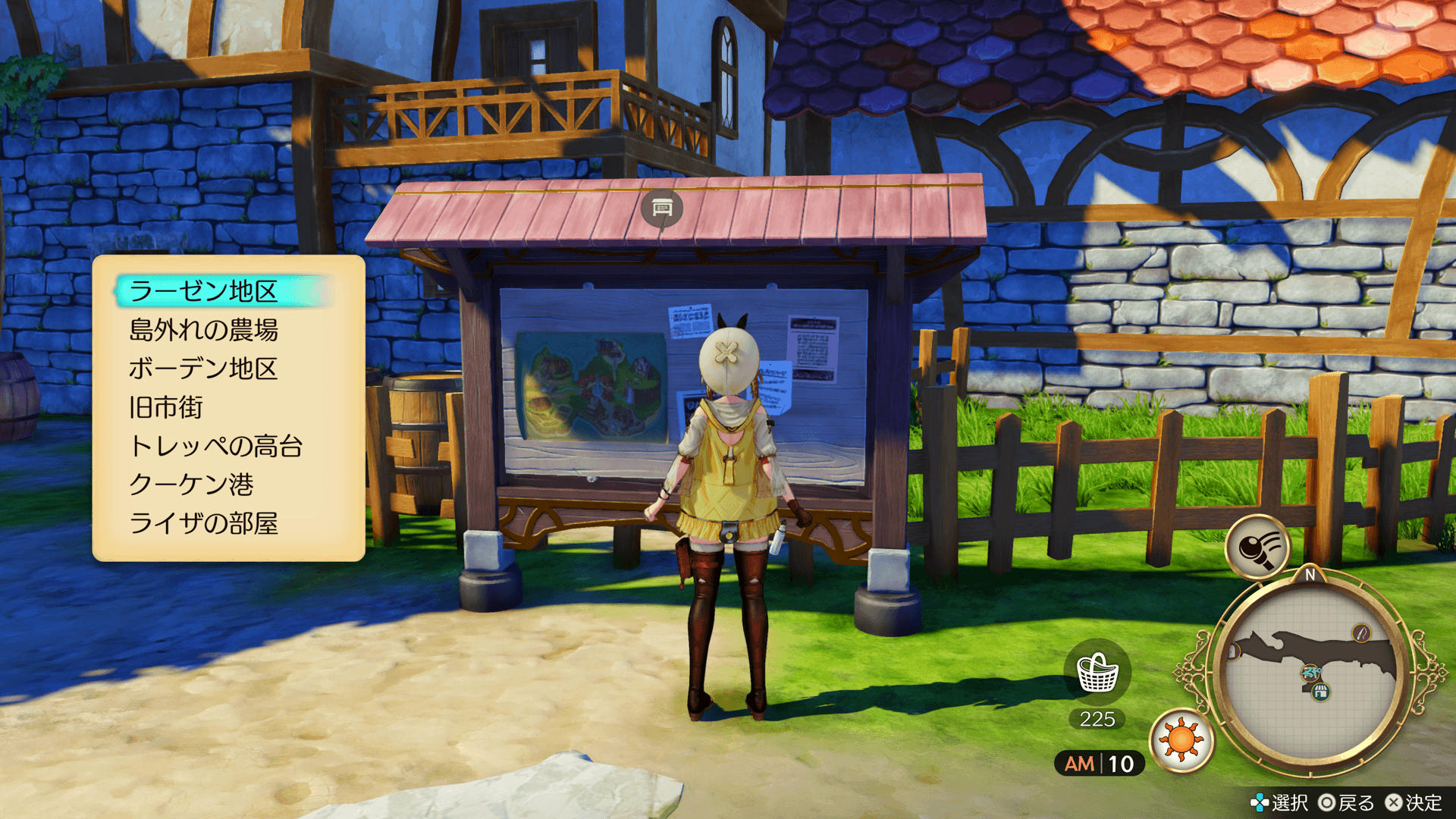Image resolution: width=1456 pixels, height=819 pixels.
Task: Activate the magnifier search icon above minimap
Action: click(x=1258, y=546)
